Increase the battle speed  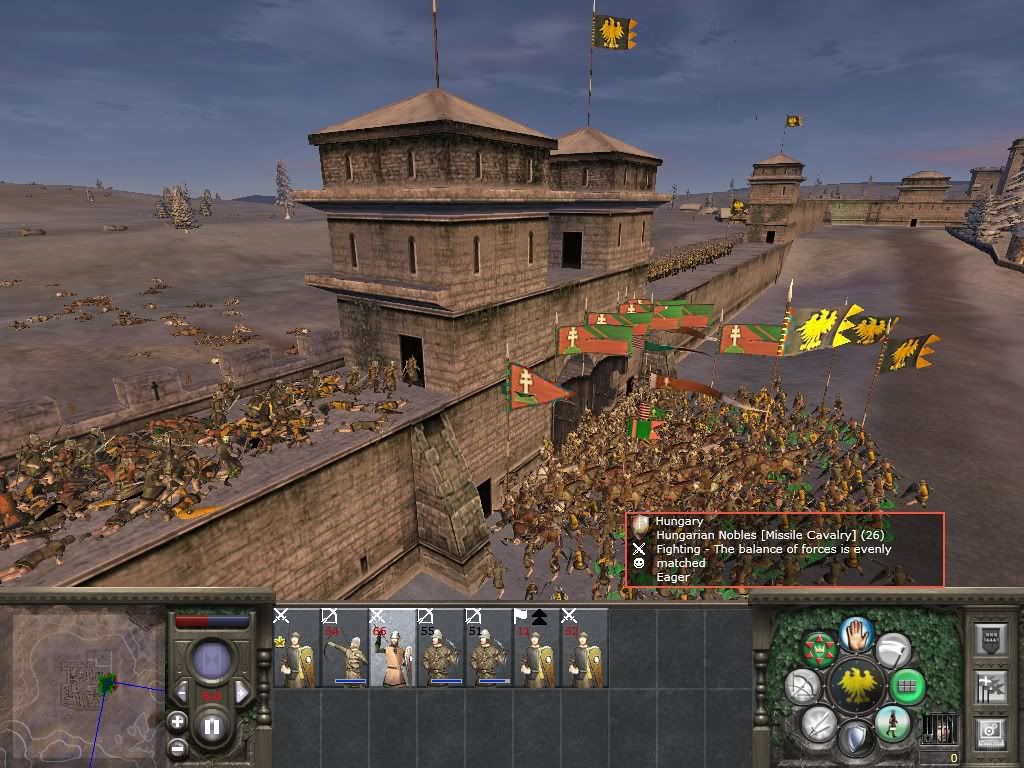(x=242, y=693)
